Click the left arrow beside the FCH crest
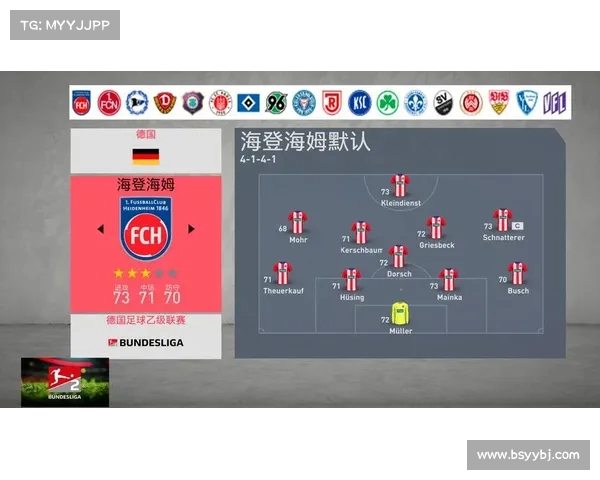Viewport: 600px width, 480px height. click(x=100, y=229)
